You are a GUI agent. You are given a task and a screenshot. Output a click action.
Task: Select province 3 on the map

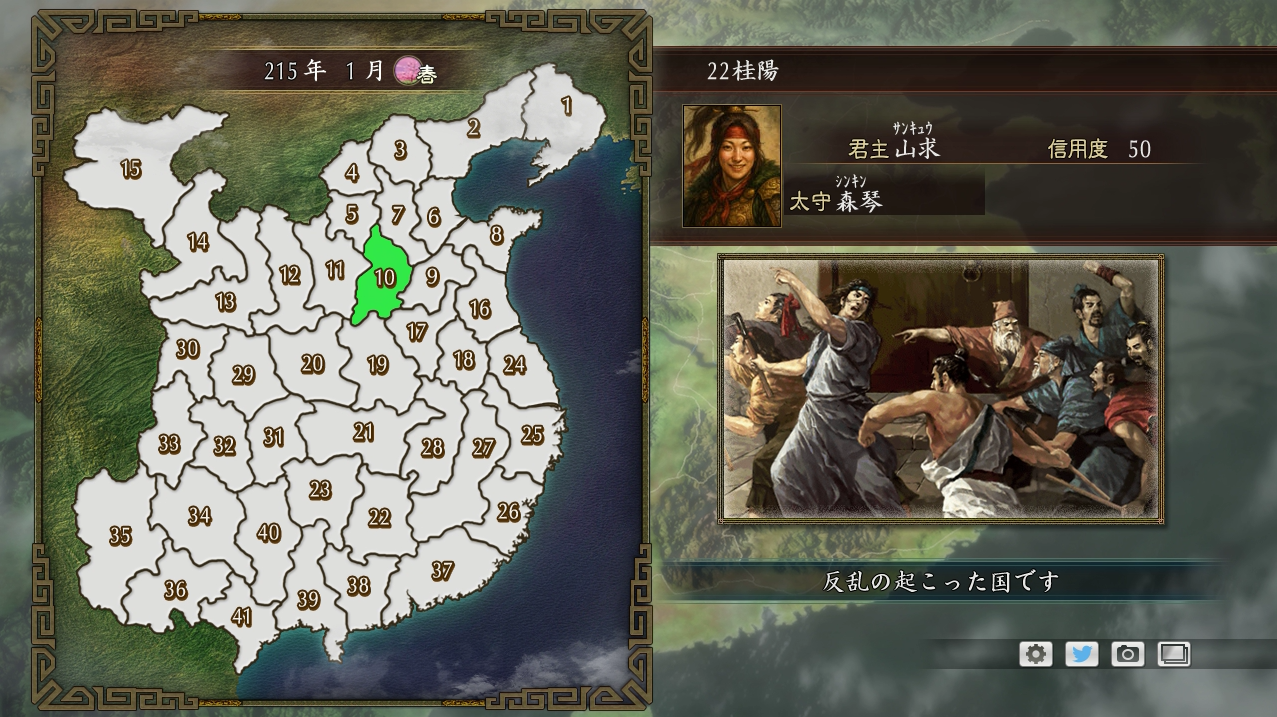click(400, 150)
